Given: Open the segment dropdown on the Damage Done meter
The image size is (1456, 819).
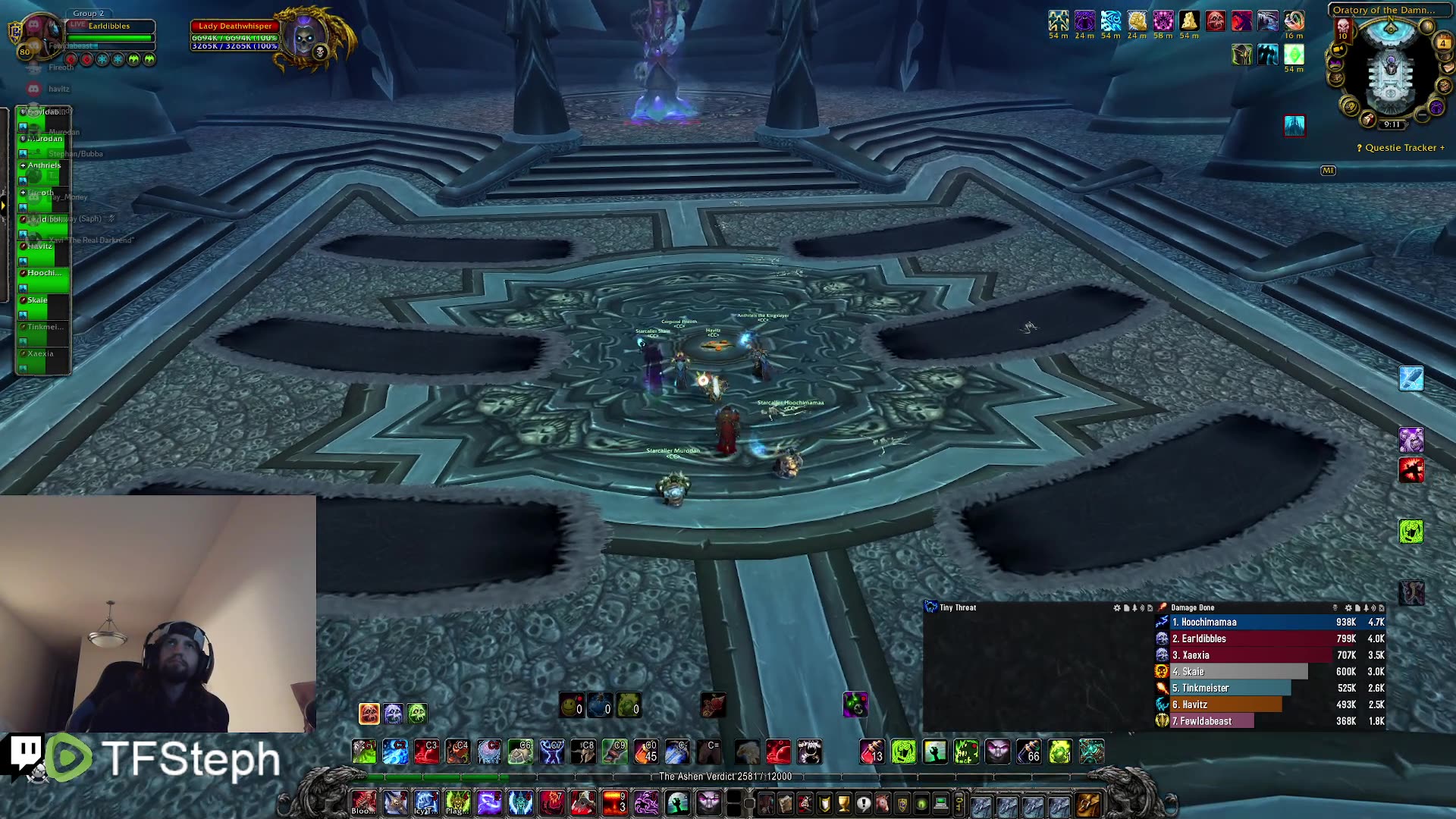Looking at the screenshot, I should (x=1335, y=607).
